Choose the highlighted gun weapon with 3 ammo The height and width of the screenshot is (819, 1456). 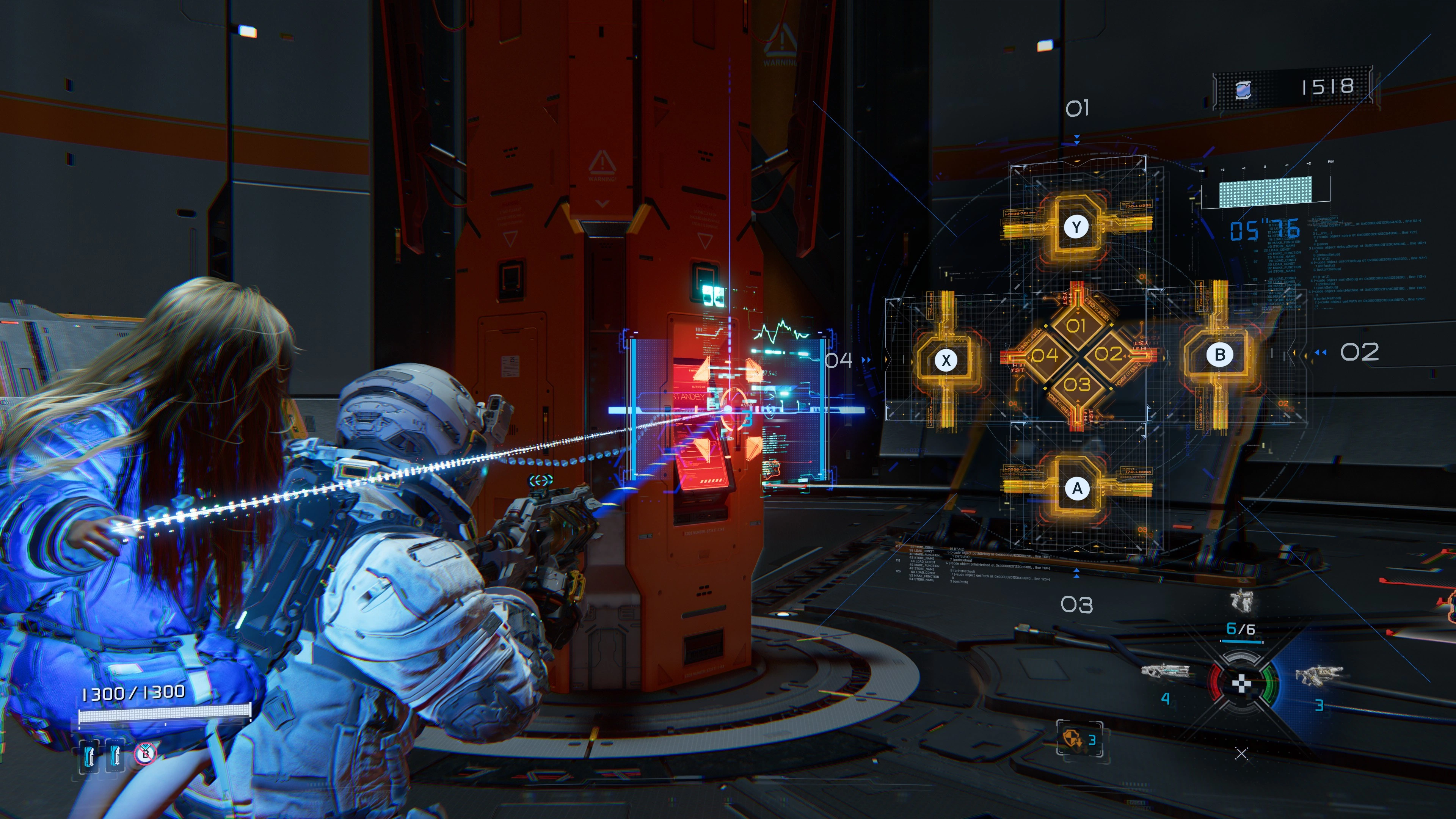point(1319,675)
